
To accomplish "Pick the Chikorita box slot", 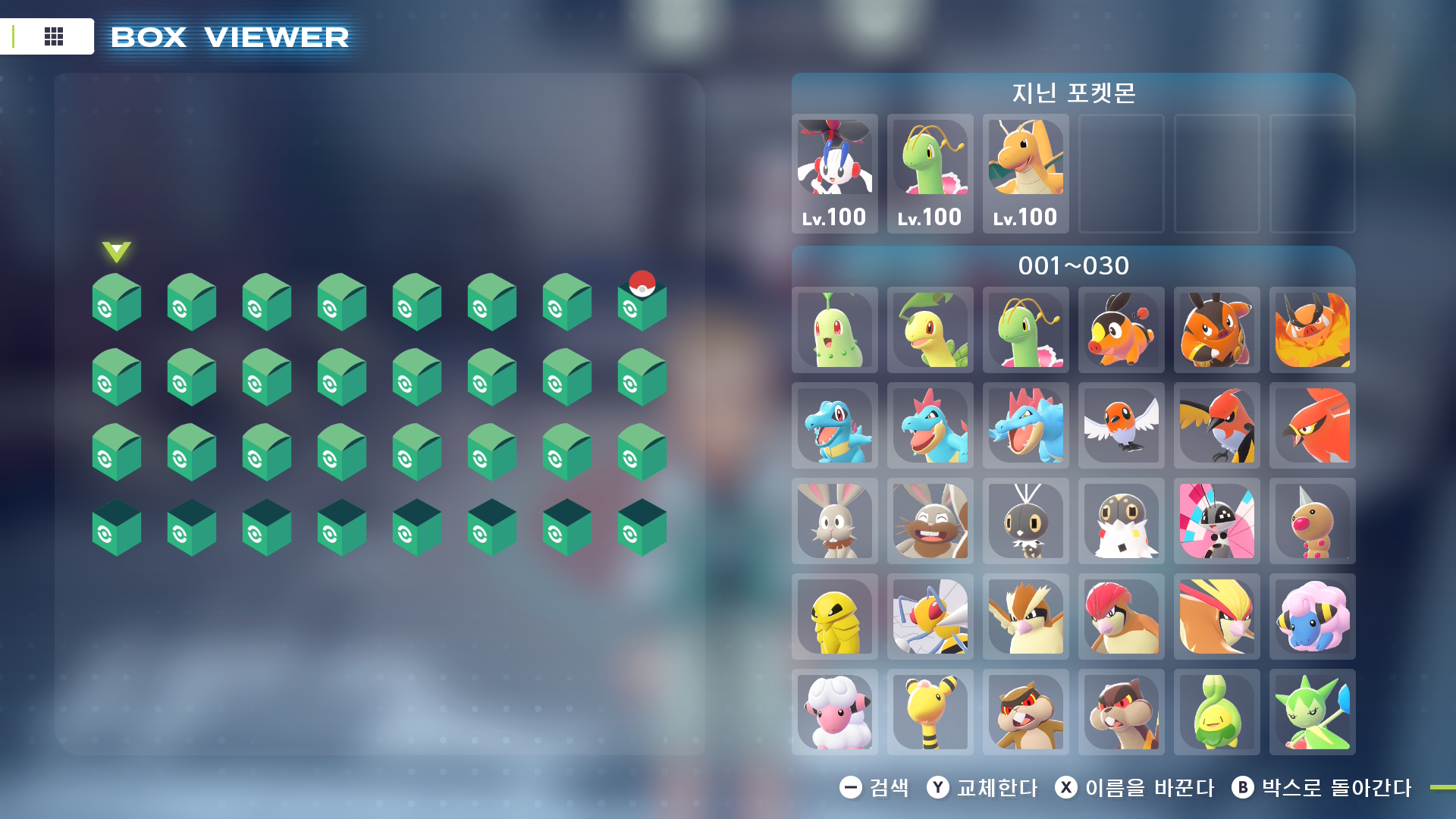I will coord(834,330).
